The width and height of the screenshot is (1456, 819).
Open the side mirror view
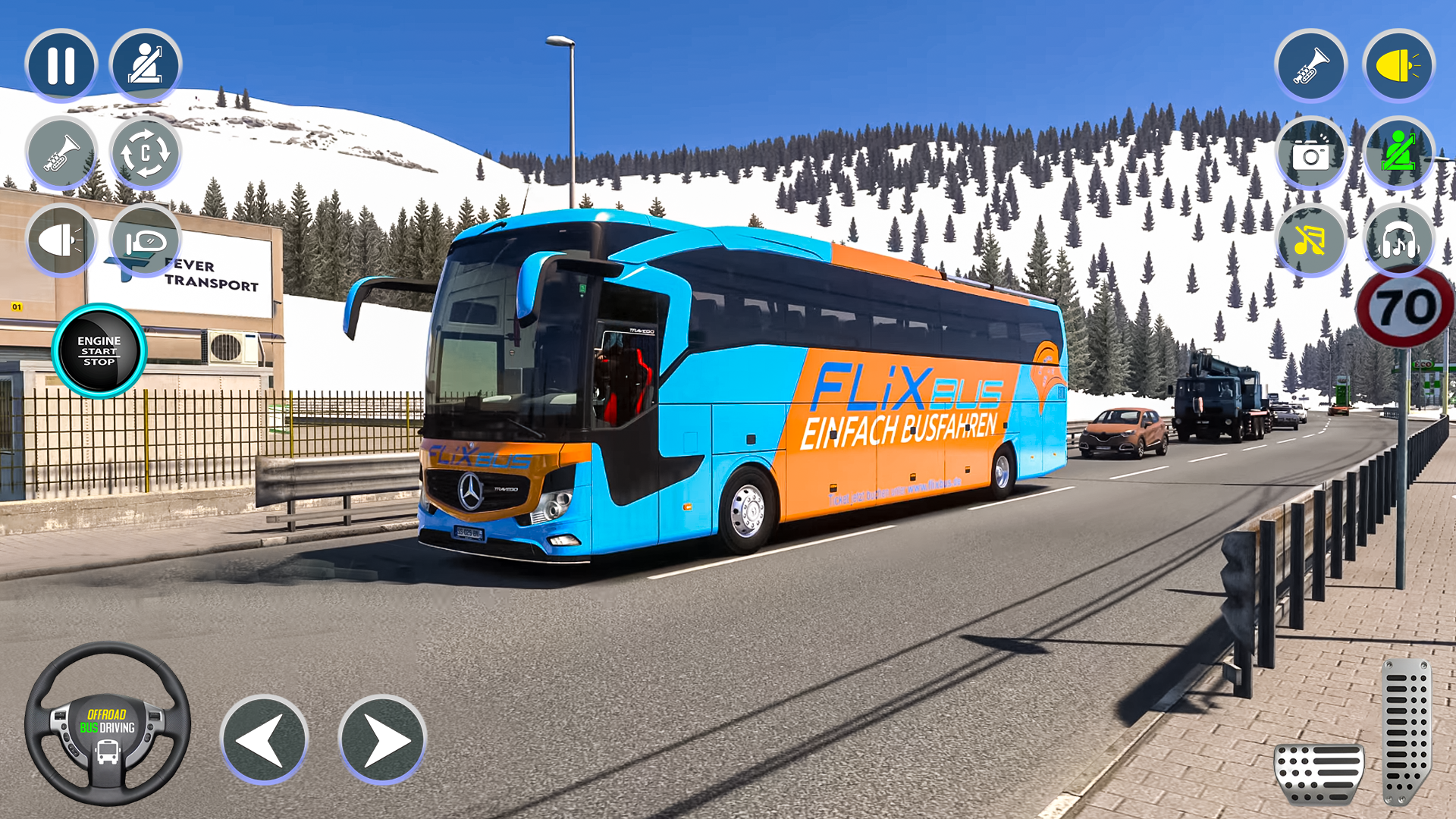(x=146, y=239)
